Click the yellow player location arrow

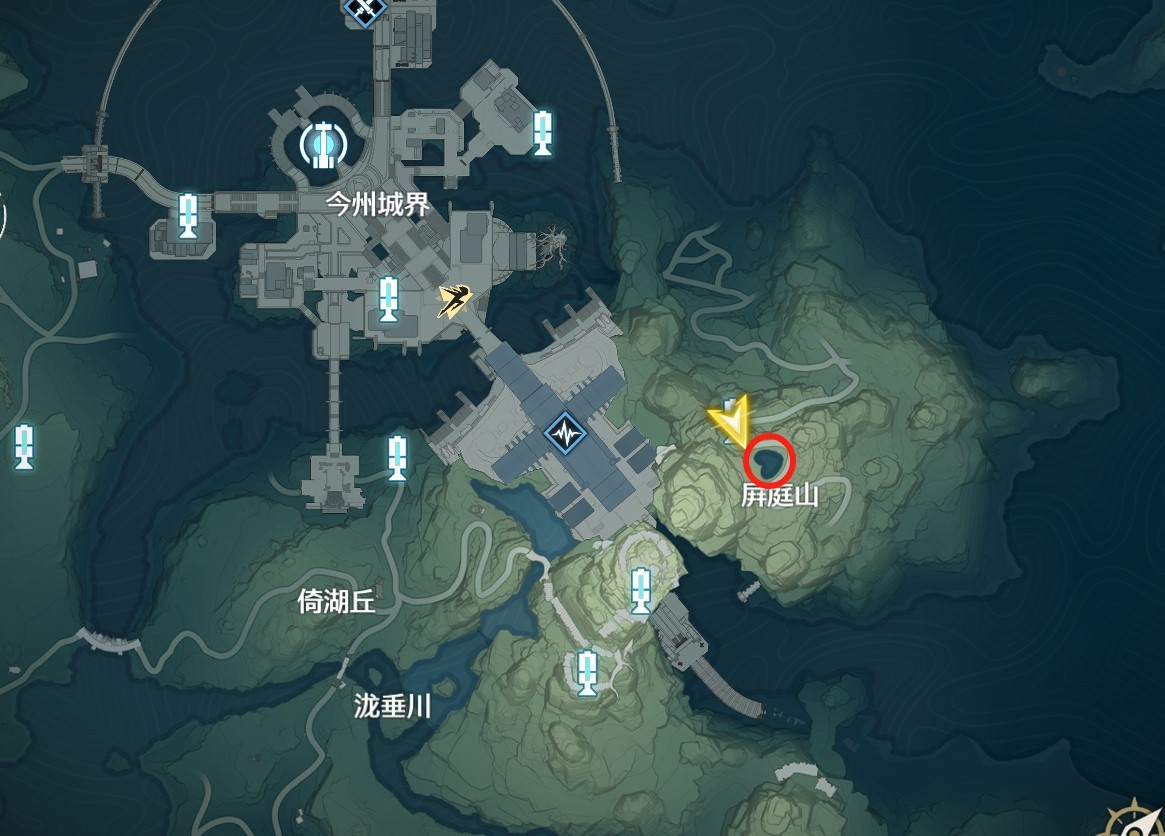(732, 422)
